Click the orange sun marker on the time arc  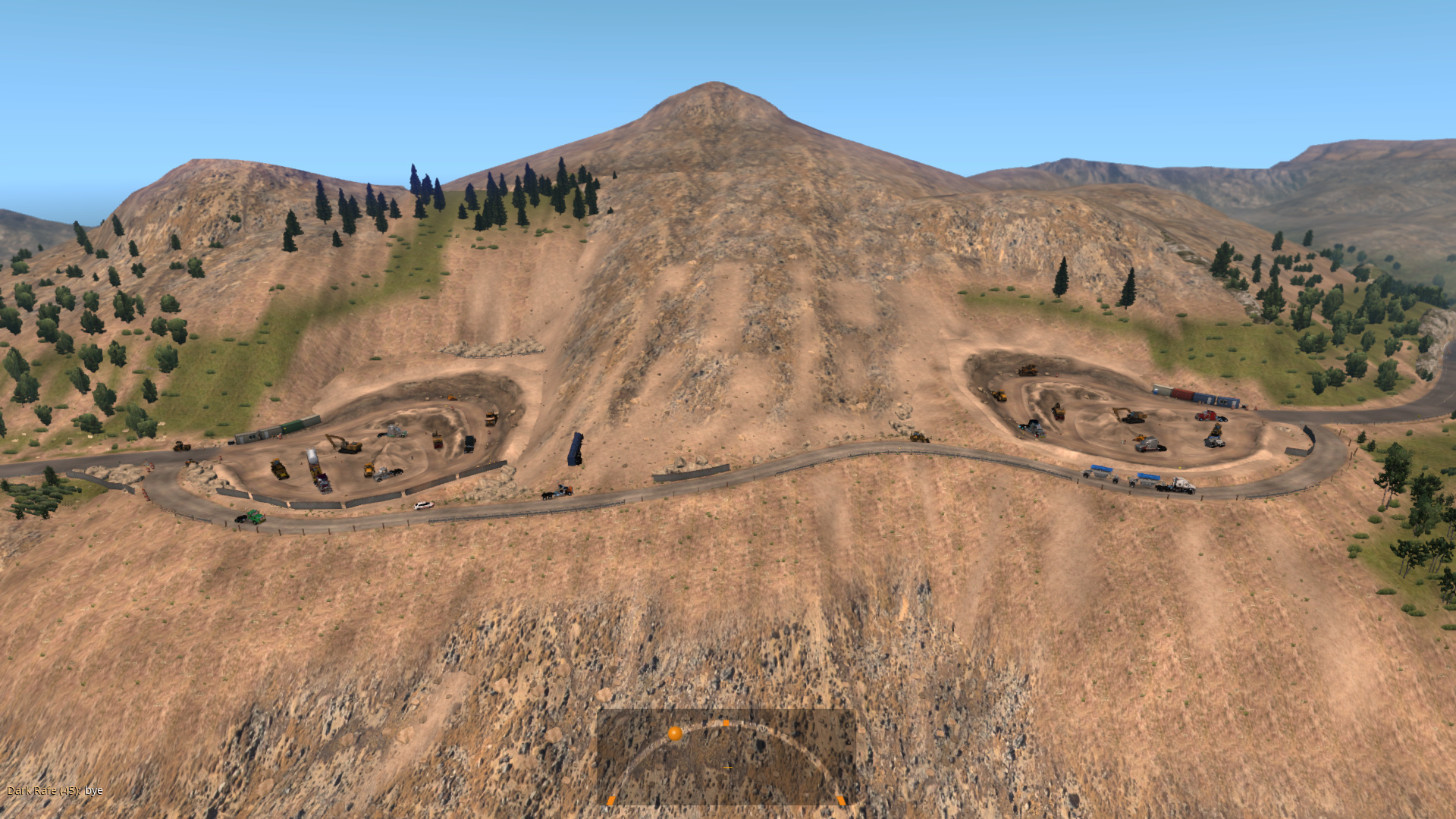click(x=674, y=733)
